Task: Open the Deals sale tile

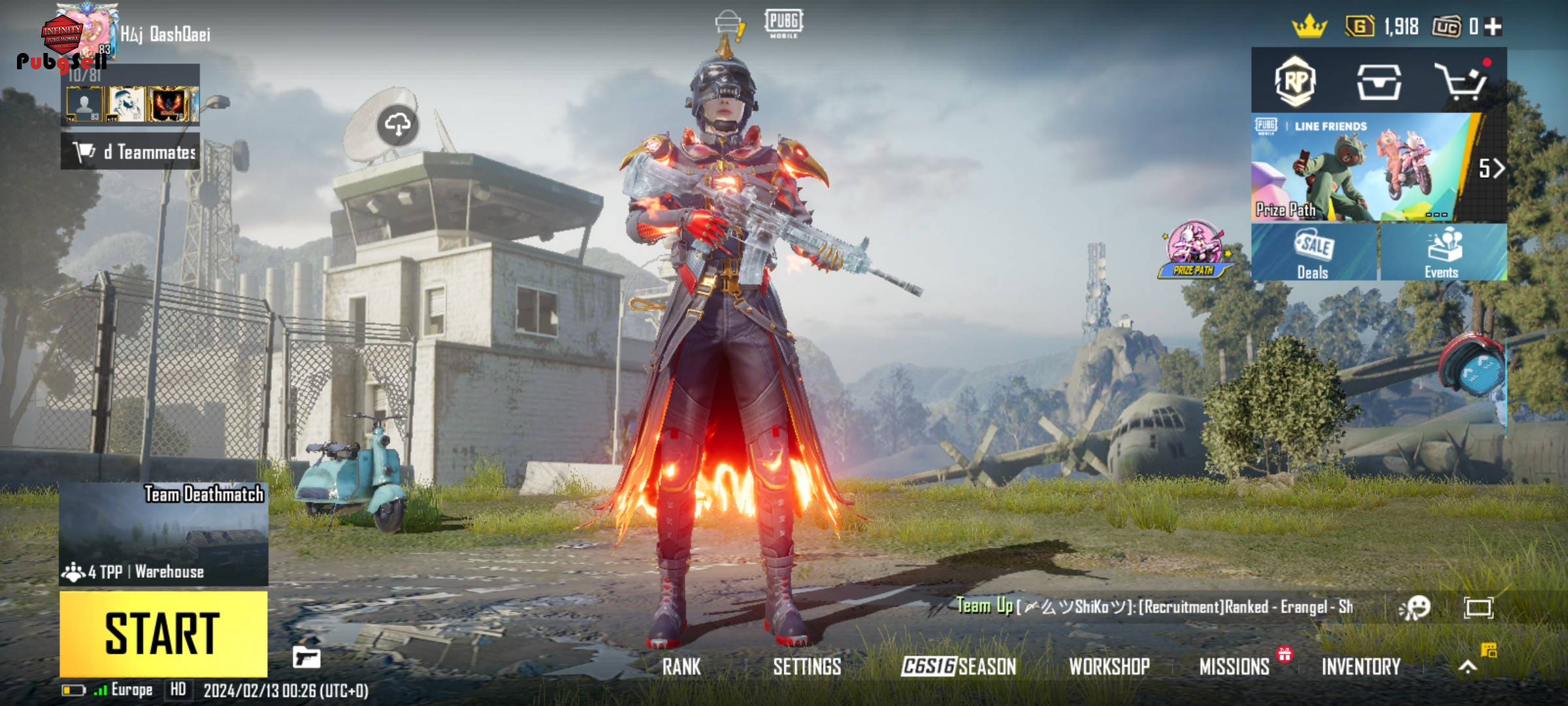Action: click(x=1314, y=253)
